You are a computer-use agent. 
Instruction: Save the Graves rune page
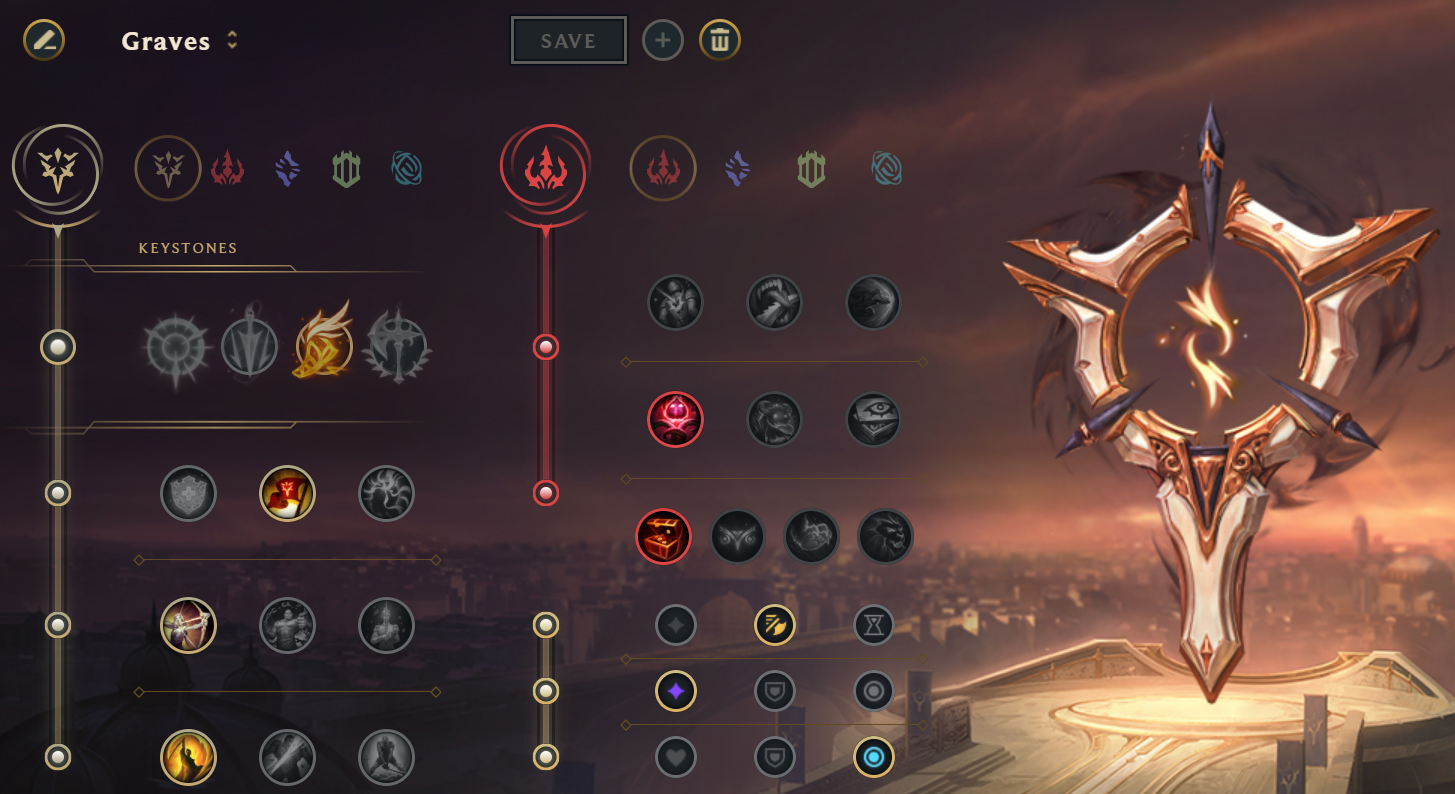point(568,41)
